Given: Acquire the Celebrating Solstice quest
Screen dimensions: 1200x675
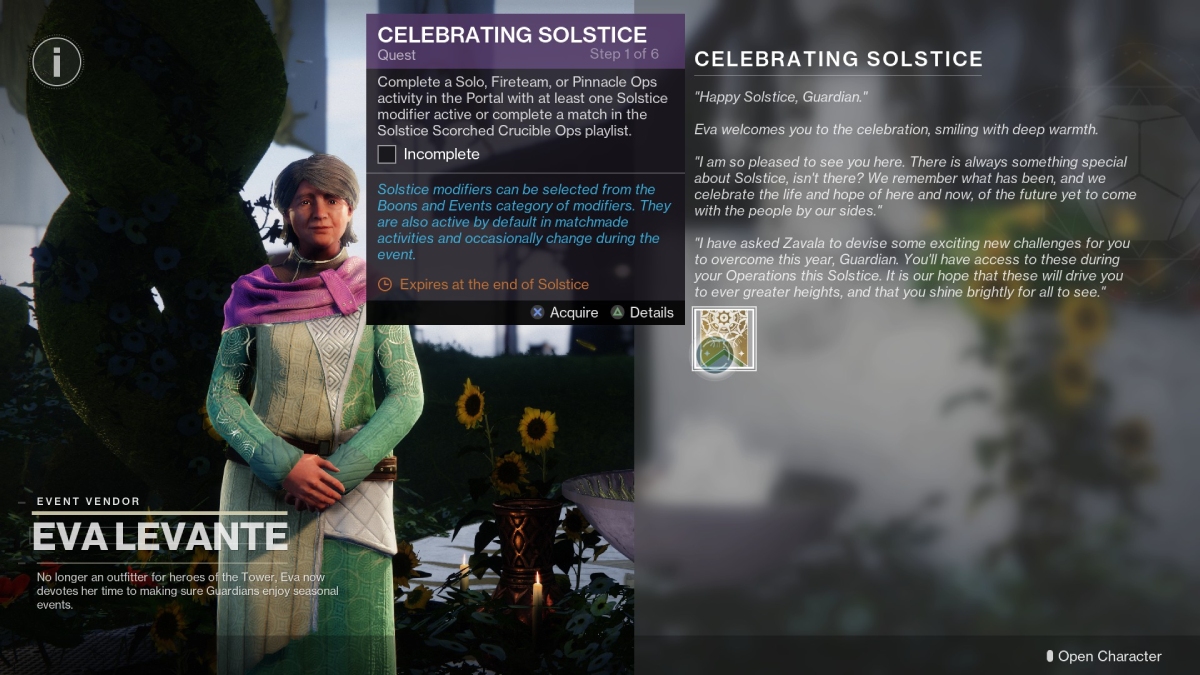Looking at the screenshot, I should tap(564, 312).
